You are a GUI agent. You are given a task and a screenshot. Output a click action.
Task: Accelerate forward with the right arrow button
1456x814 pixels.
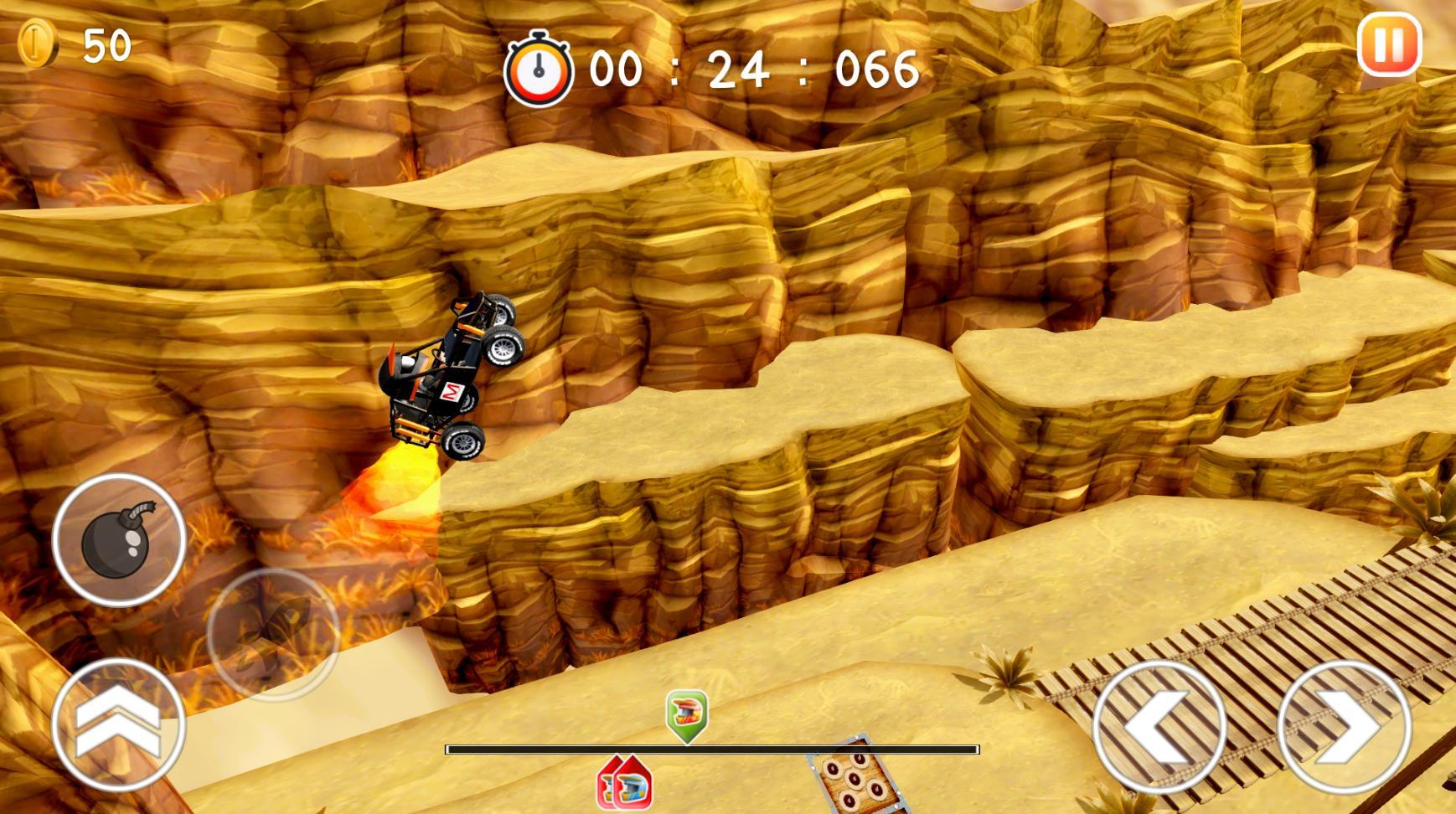[x=1344, y=727]
